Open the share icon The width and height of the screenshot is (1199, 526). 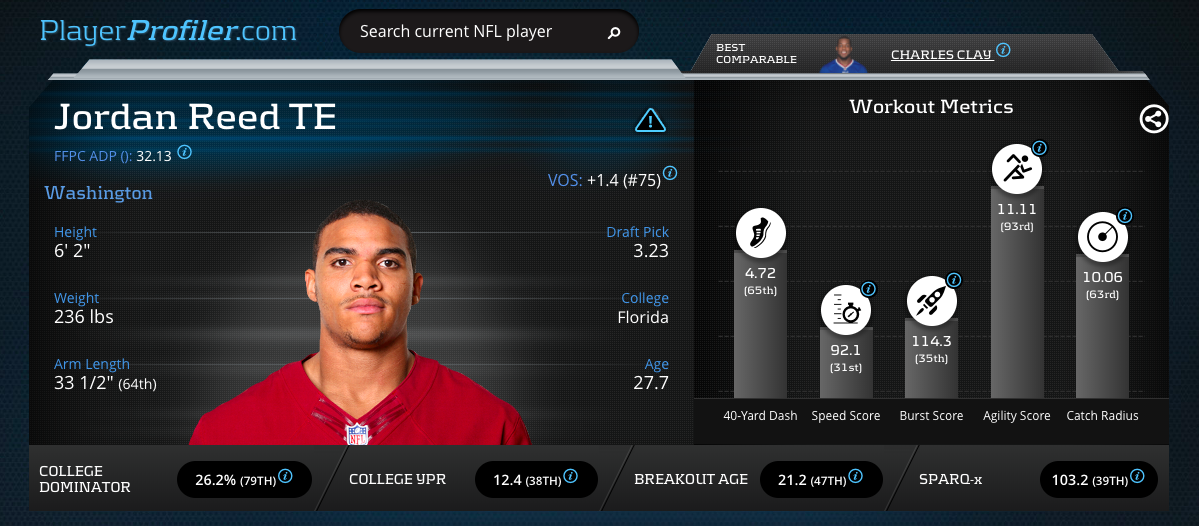point(1153,120)
